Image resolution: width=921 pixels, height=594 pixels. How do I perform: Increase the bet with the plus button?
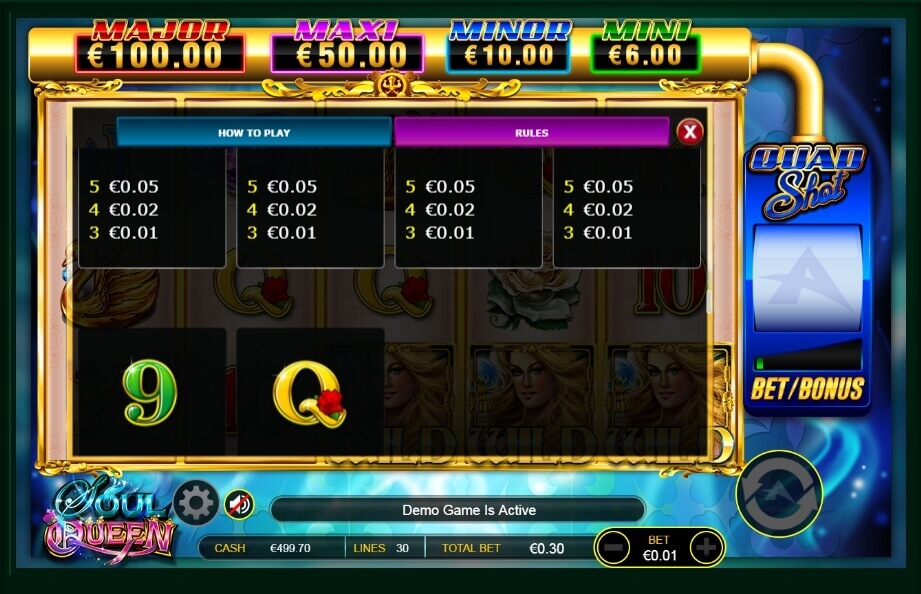point(706,548)
